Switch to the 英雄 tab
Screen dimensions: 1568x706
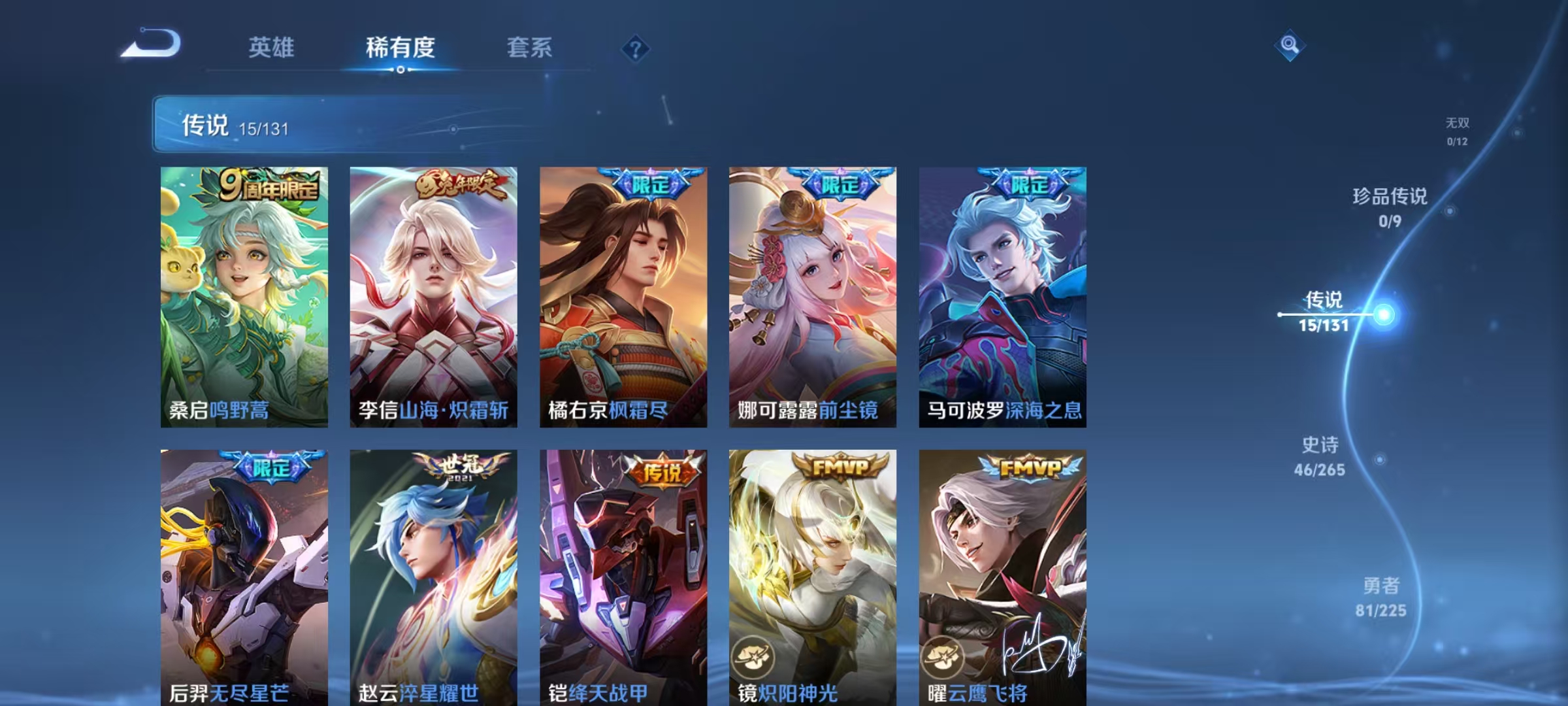point(272,47)
